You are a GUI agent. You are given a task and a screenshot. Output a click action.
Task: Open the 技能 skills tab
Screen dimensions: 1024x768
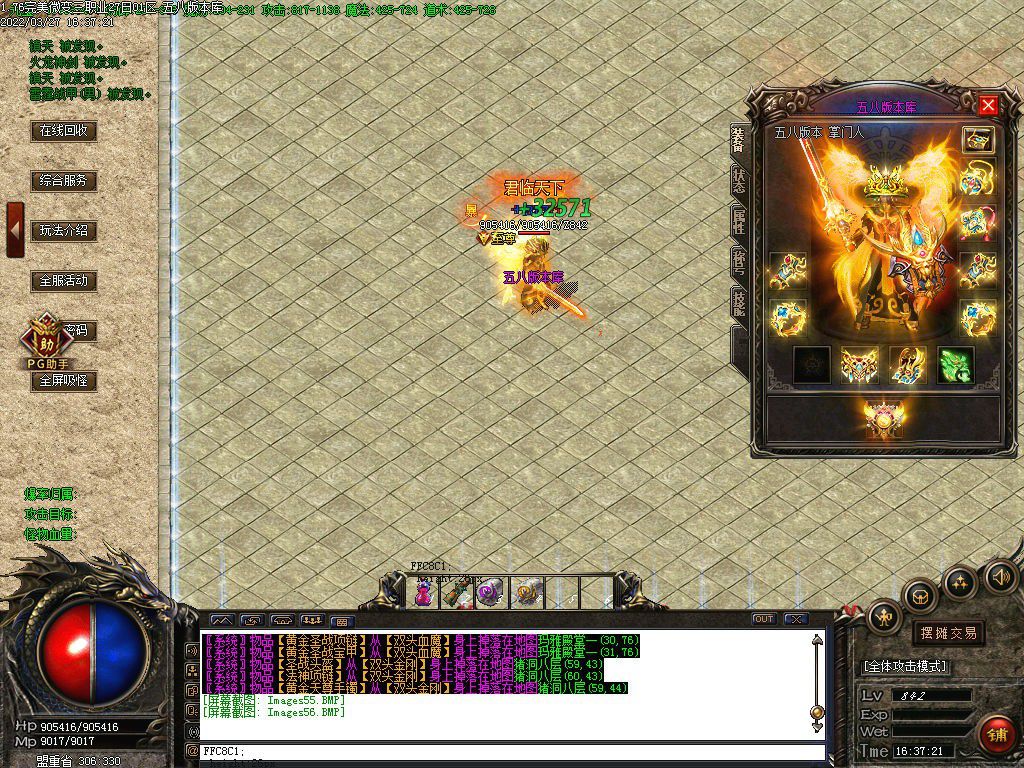[738, 302]
